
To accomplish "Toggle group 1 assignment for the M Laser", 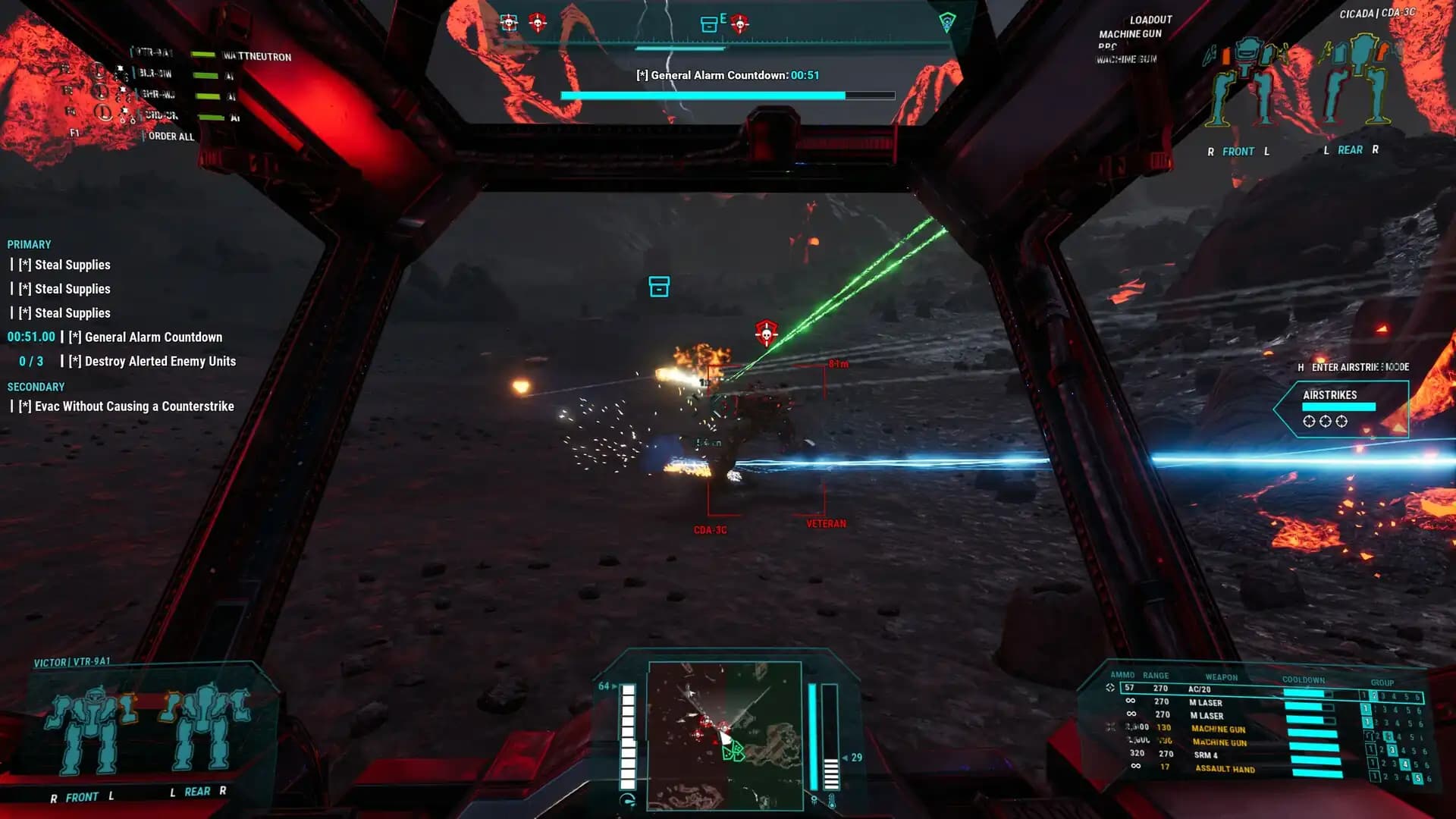I will 1365,709.
